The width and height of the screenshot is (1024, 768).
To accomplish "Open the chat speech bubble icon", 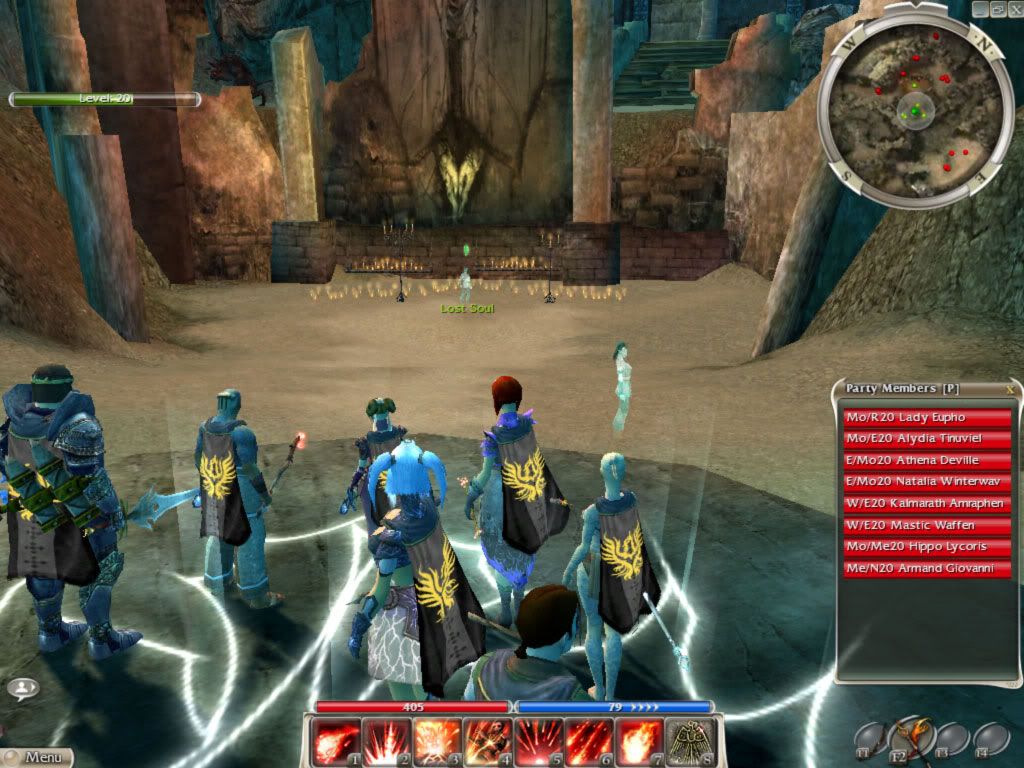I will pyautogui.click(x=22, y=689).
